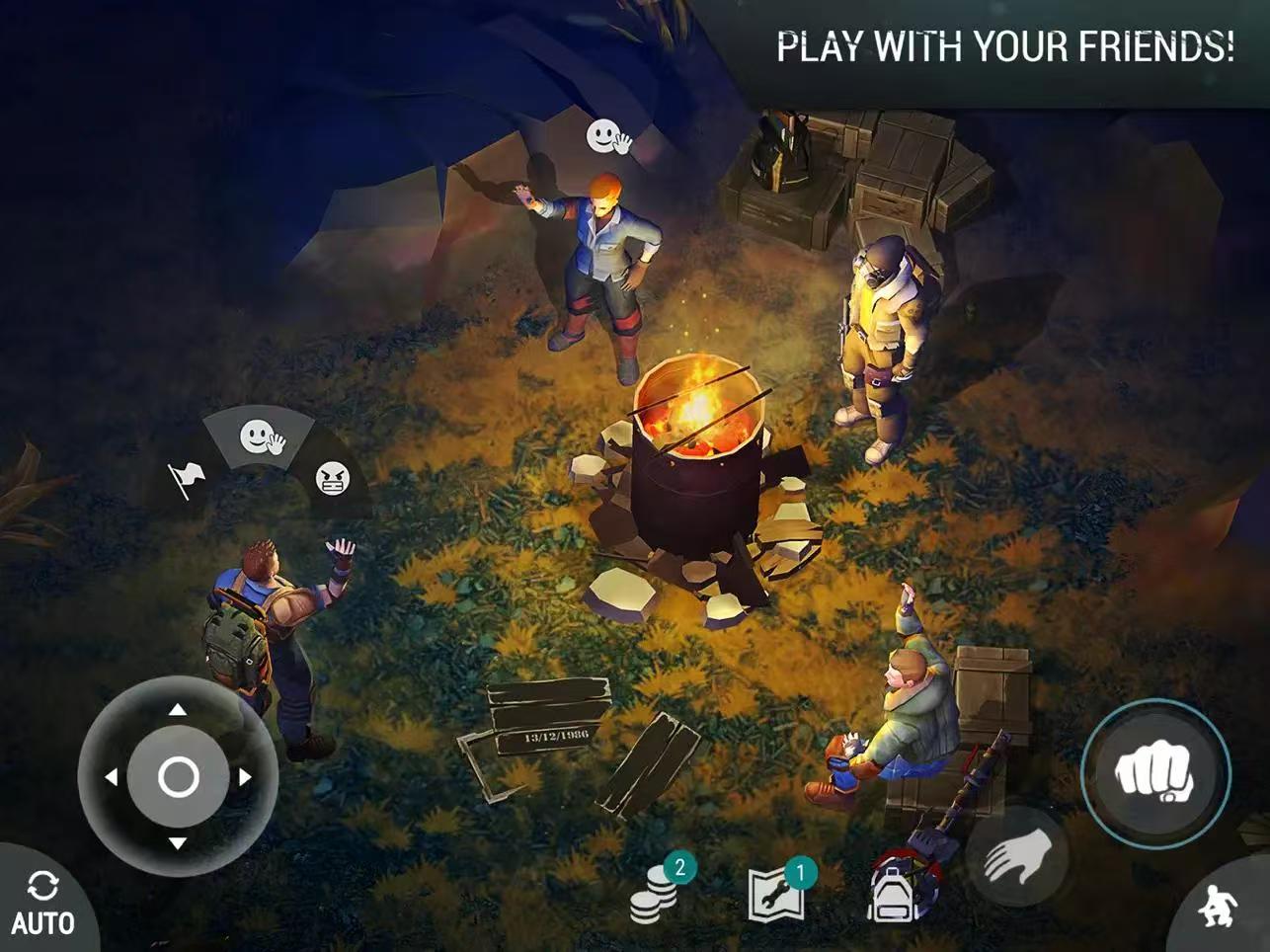Choose the waving smiley emote

(x=261, y=436)
